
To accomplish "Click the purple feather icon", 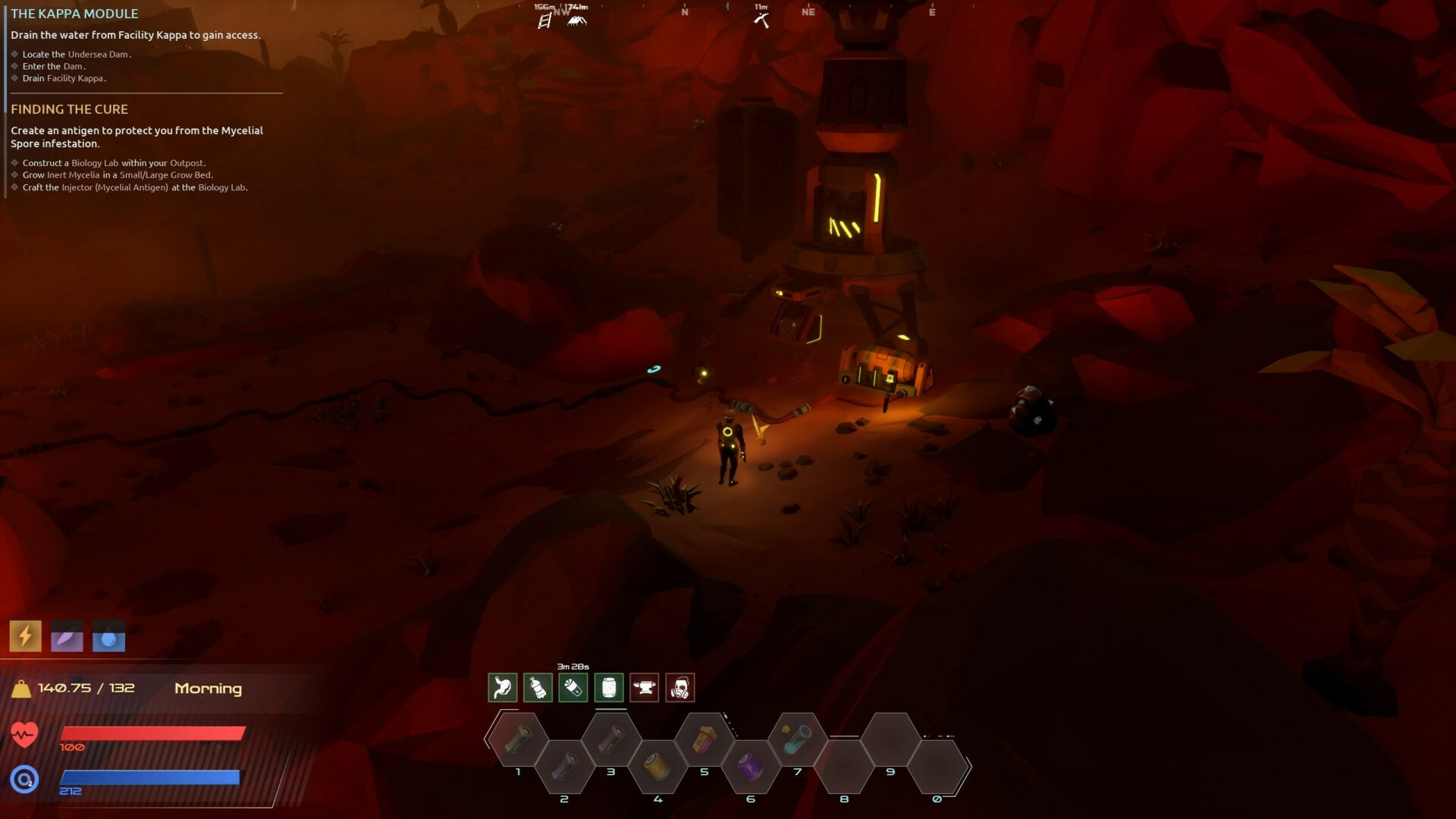I will [x=67, y=636].
